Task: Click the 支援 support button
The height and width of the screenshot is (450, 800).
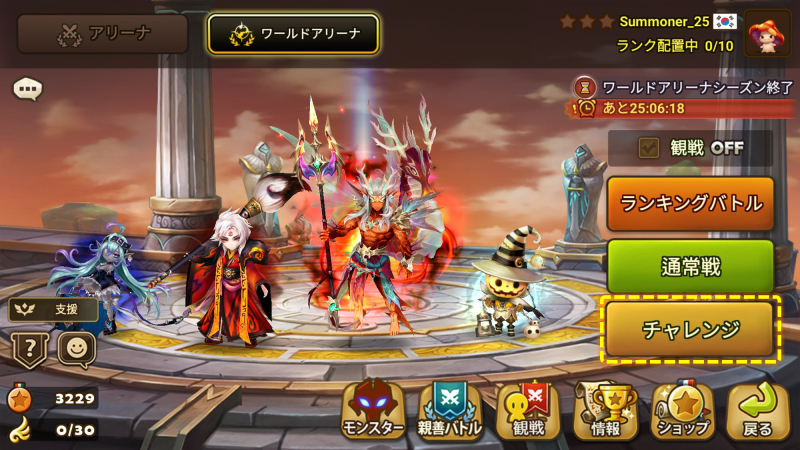Action: [x=54, y=310]
